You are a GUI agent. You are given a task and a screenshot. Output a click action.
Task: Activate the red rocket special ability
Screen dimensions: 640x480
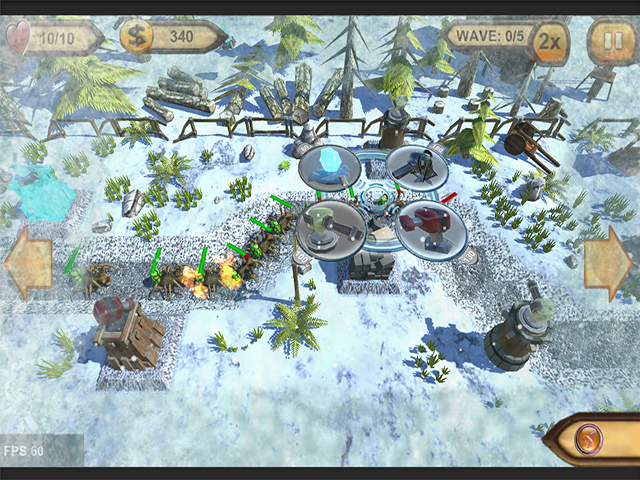pyautogui.click(x=589, y=440)
